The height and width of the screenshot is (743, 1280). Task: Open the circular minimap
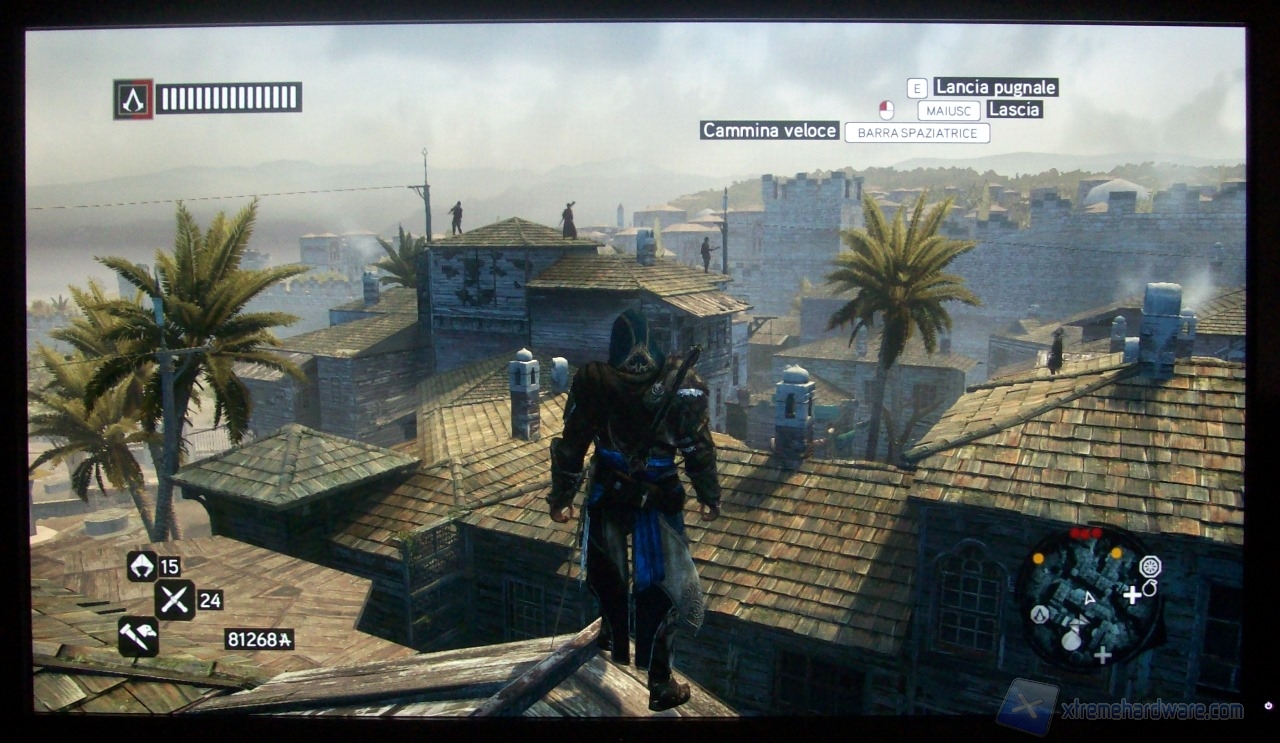point(1088,597)
